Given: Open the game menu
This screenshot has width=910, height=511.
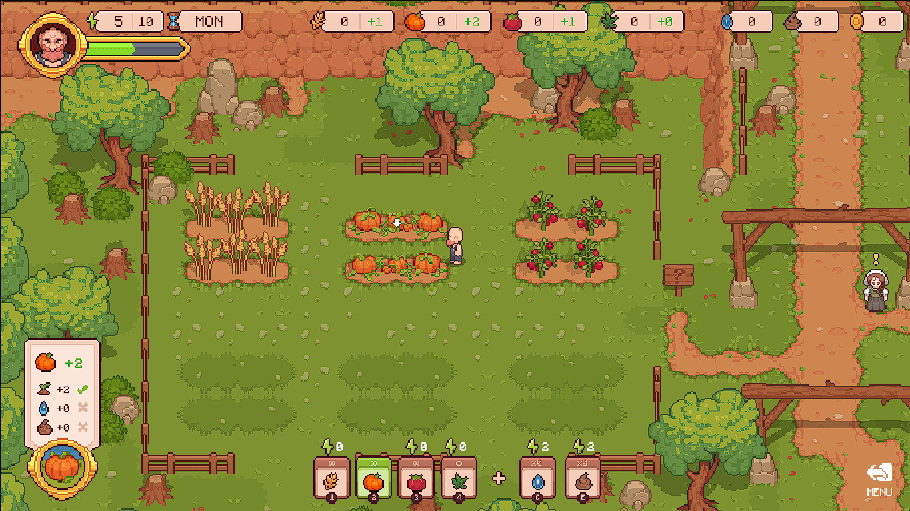Looking at the screenshot, I should pos(879,478).
